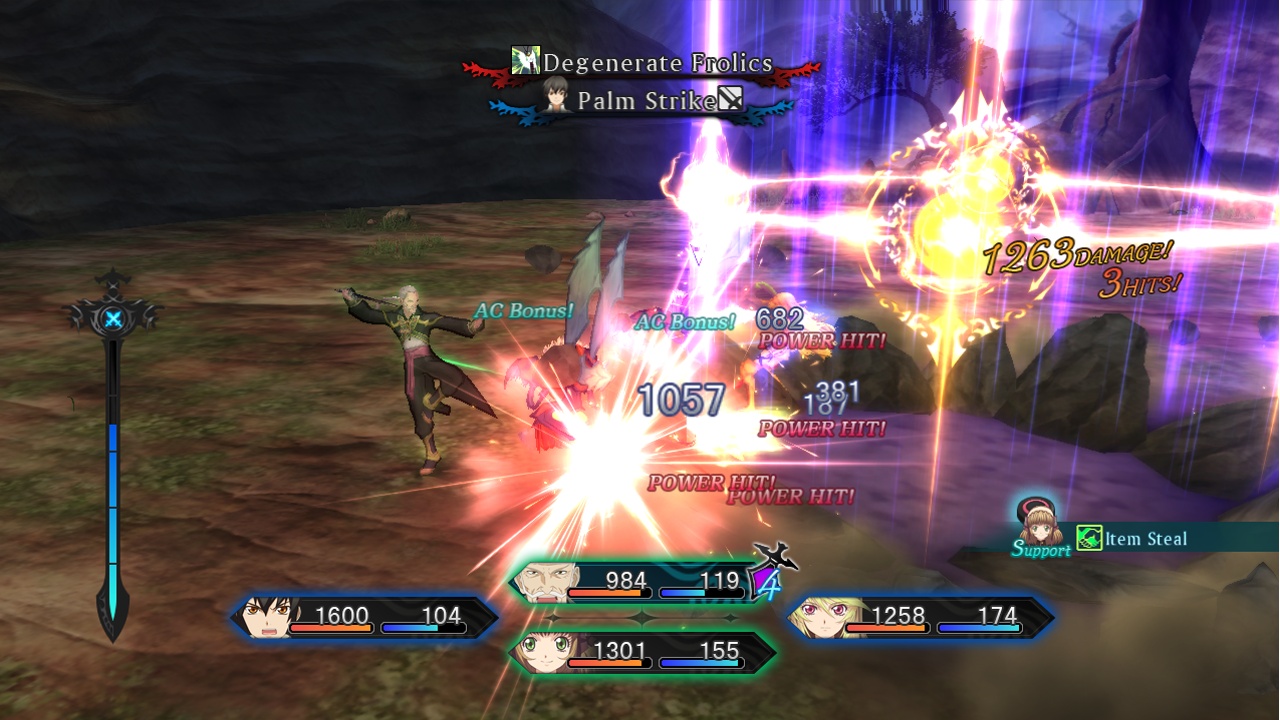Select Jude's party status panel

(365, 617)
